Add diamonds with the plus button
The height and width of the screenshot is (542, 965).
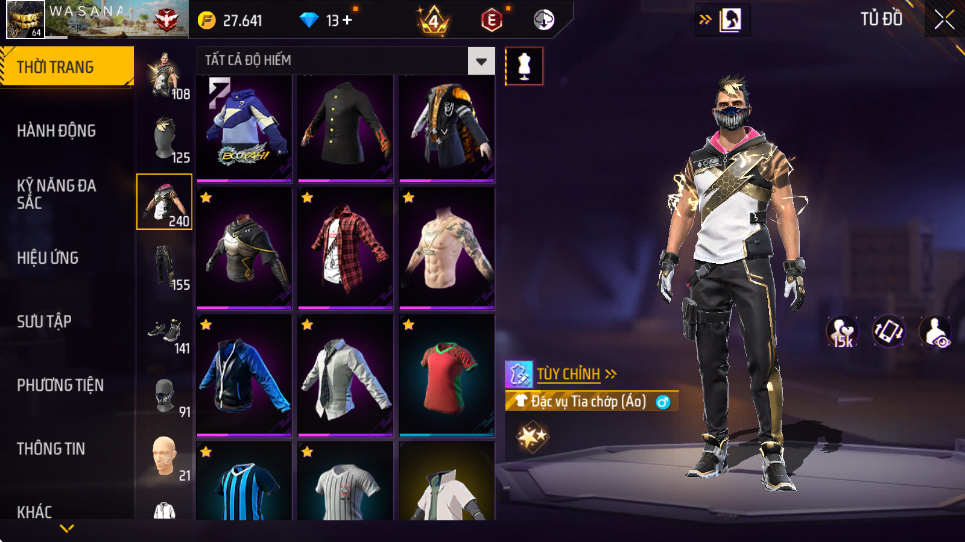tap(346, 20)
